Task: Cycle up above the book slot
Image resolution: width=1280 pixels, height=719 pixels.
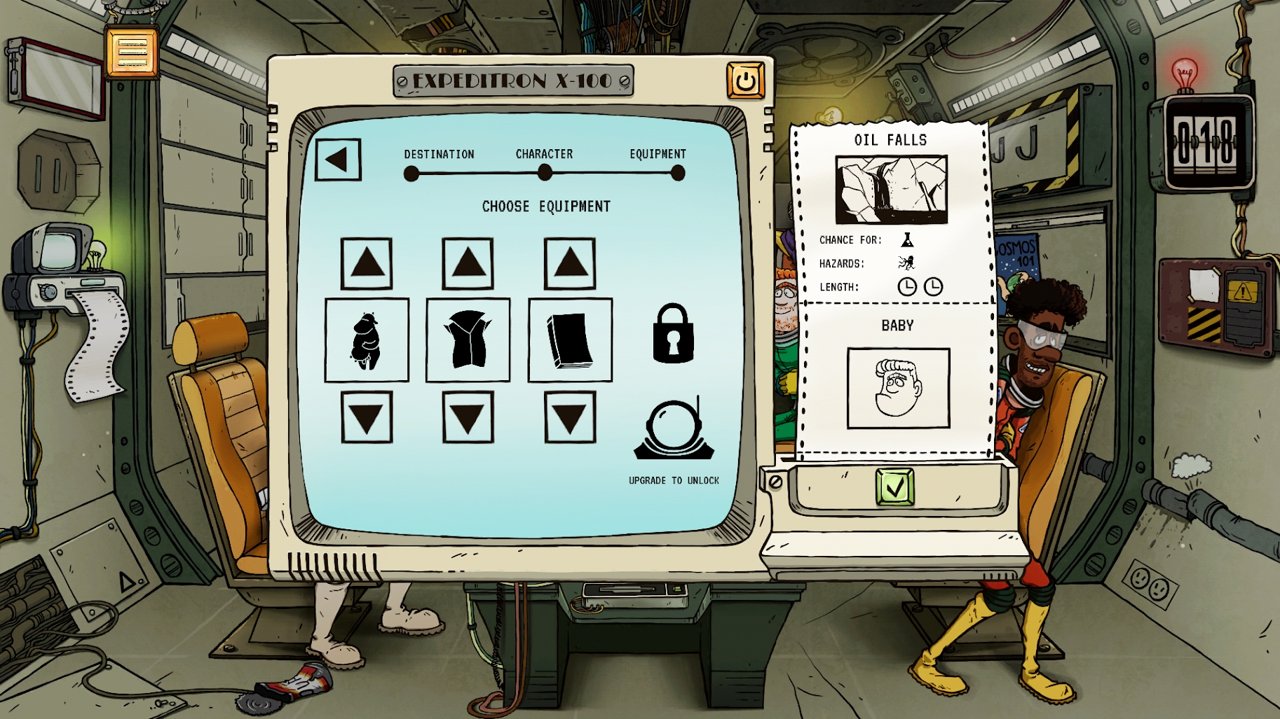Action: point(570,264)
